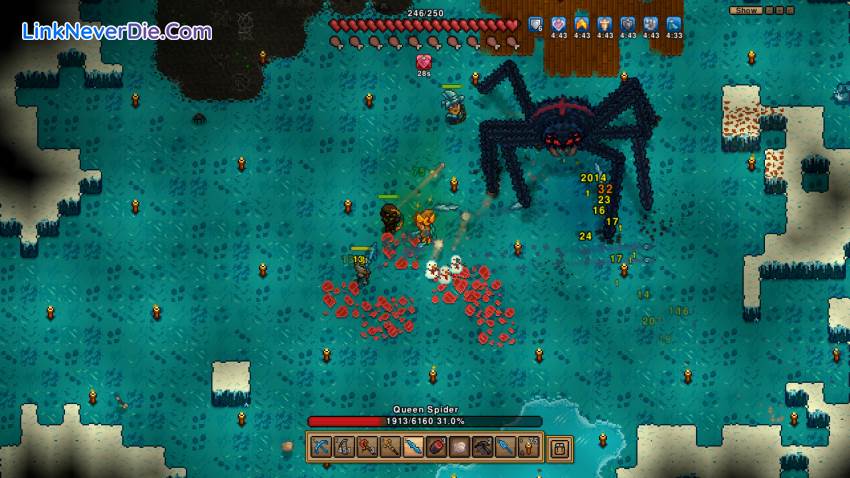The height and width of the screenshot is (478, 850).
Task: Click the orange flame buff icon
Action: point(582,24)
